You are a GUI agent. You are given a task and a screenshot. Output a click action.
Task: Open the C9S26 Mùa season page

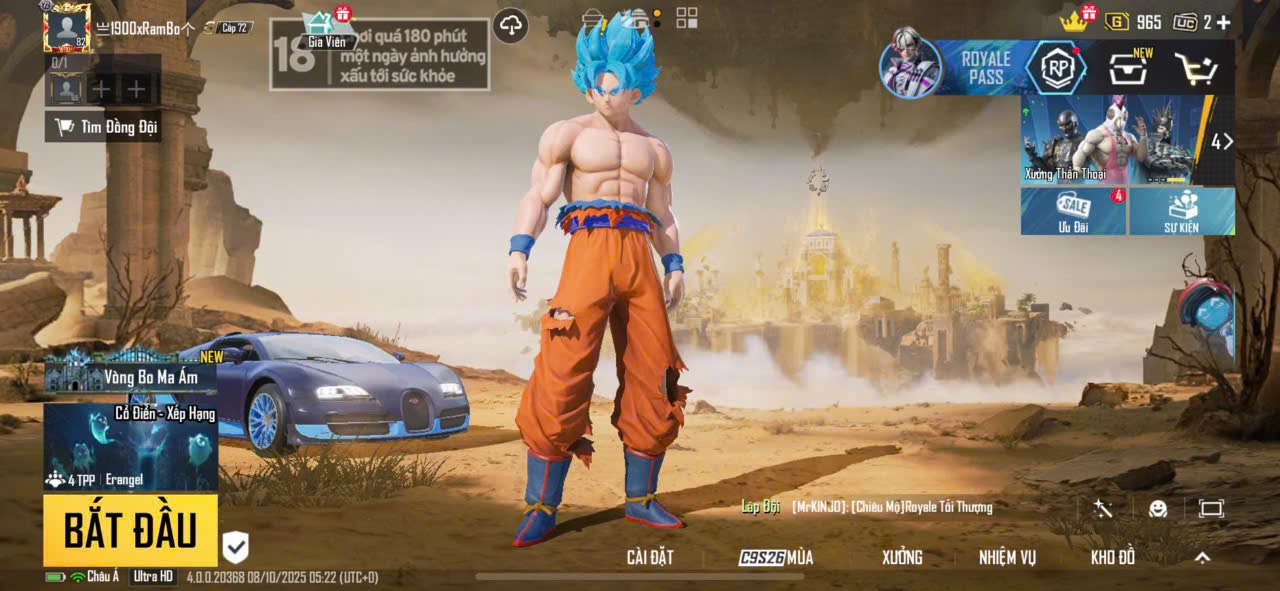776,558
